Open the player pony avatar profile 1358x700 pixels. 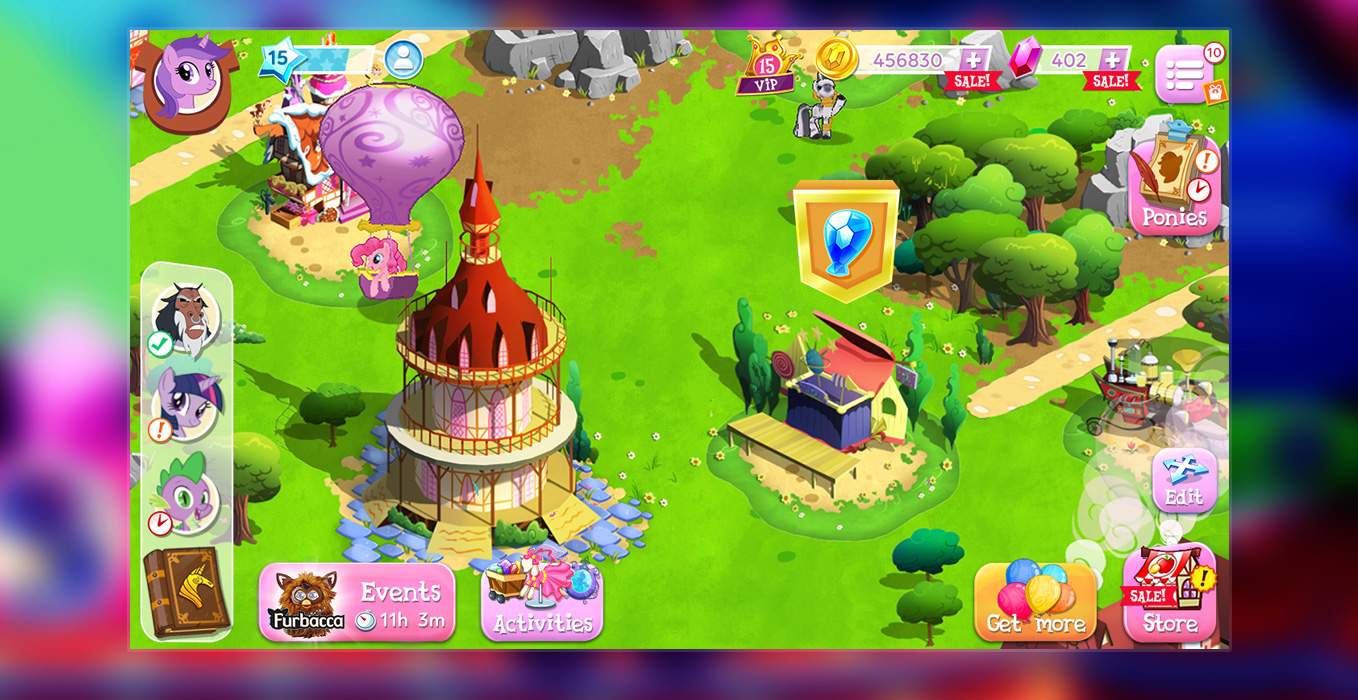[187, 80]
